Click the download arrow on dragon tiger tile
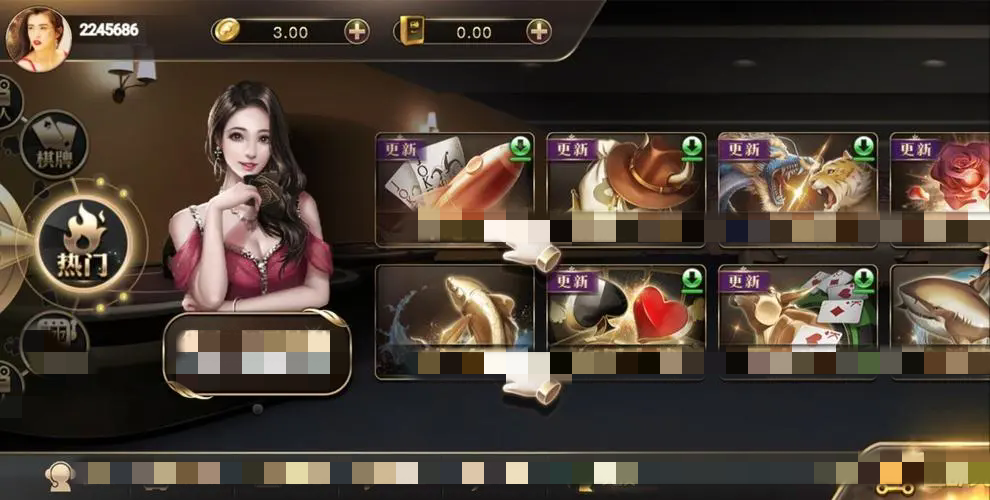The width and height of the screenshot is (990, 500). (x=863, y=149)
